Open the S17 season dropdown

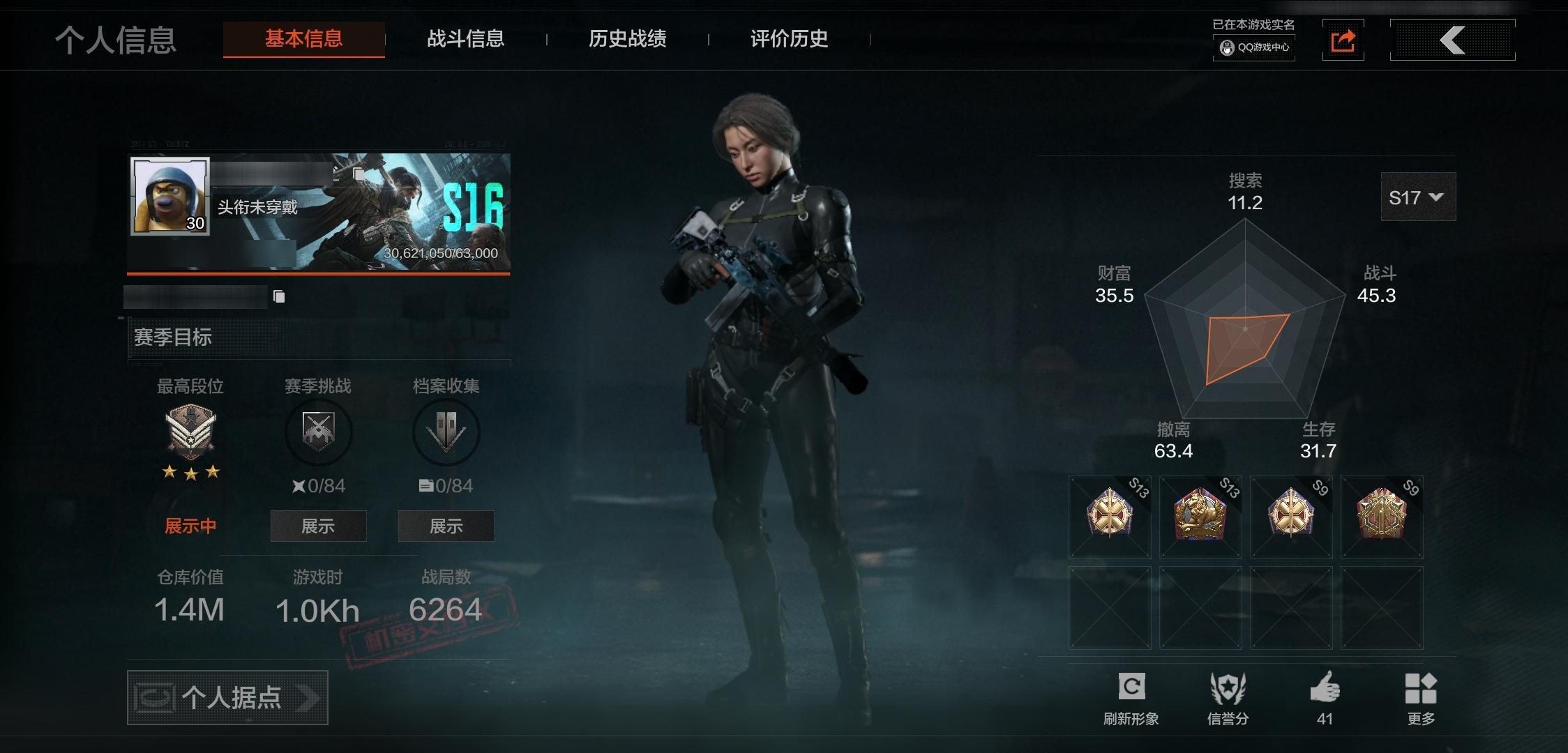click(x=1417, y=197)
